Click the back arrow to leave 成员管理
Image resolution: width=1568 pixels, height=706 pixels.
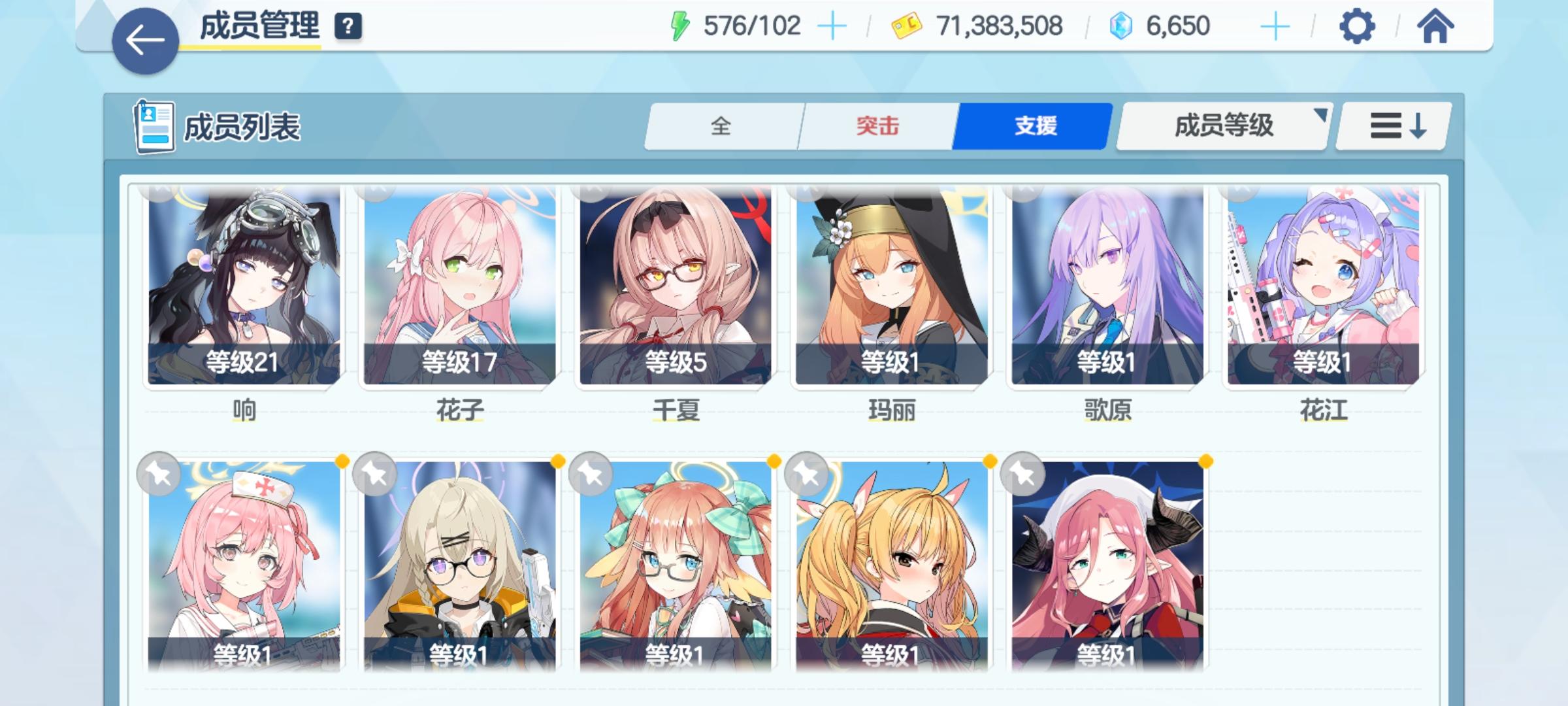coord(145,37)
